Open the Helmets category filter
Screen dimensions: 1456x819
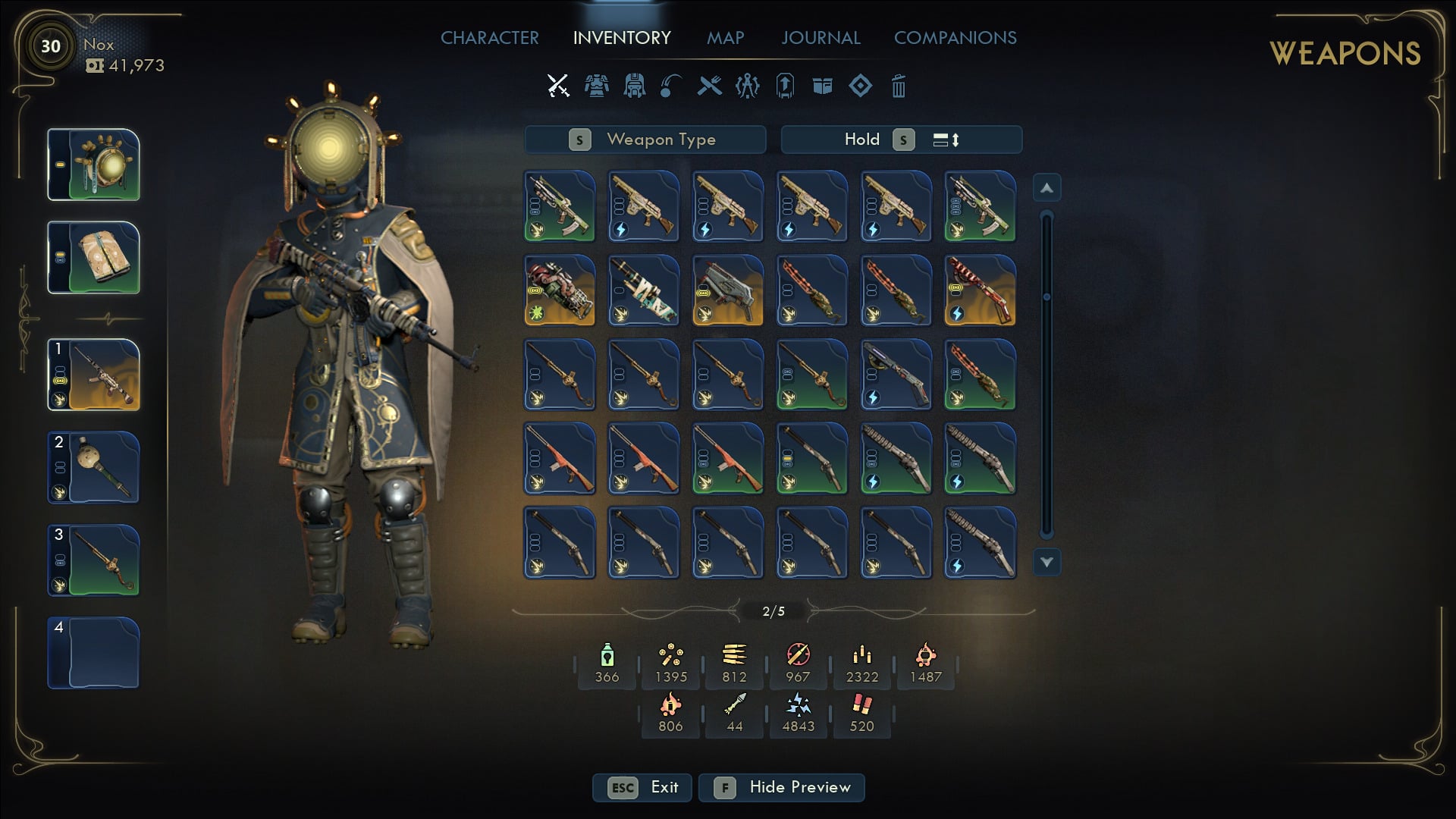[635, 86]
